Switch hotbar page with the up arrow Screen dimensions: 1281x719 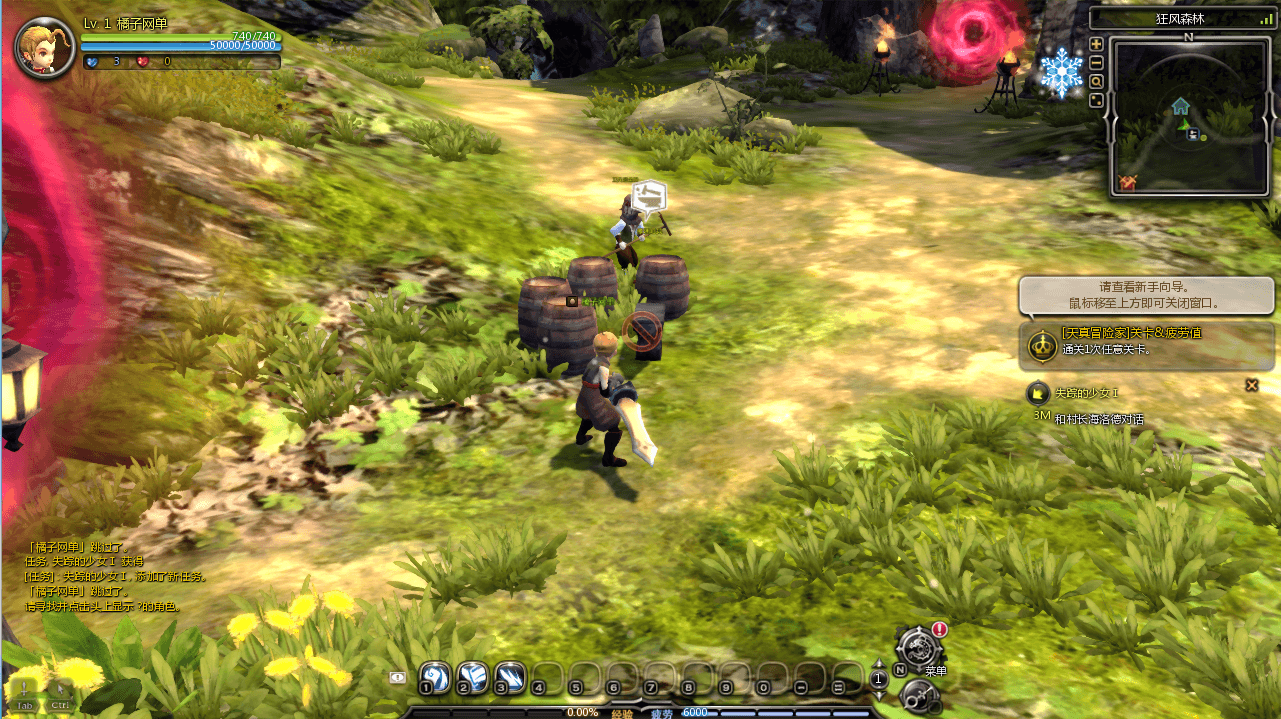(x=879, y=665)
